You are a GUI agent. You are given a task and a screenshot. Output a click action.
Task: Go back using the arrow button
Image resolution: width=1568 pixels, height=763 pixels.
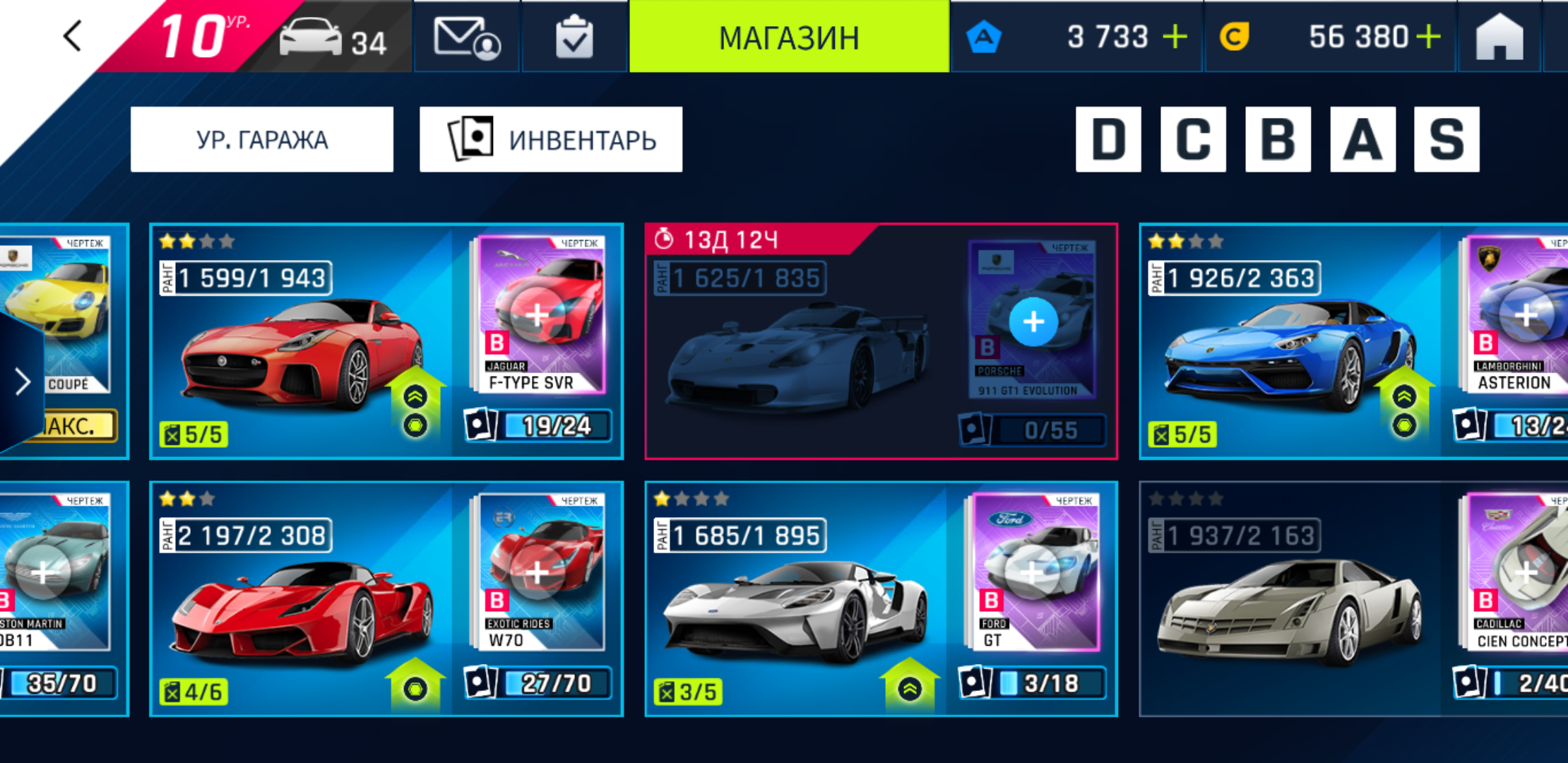73,36
